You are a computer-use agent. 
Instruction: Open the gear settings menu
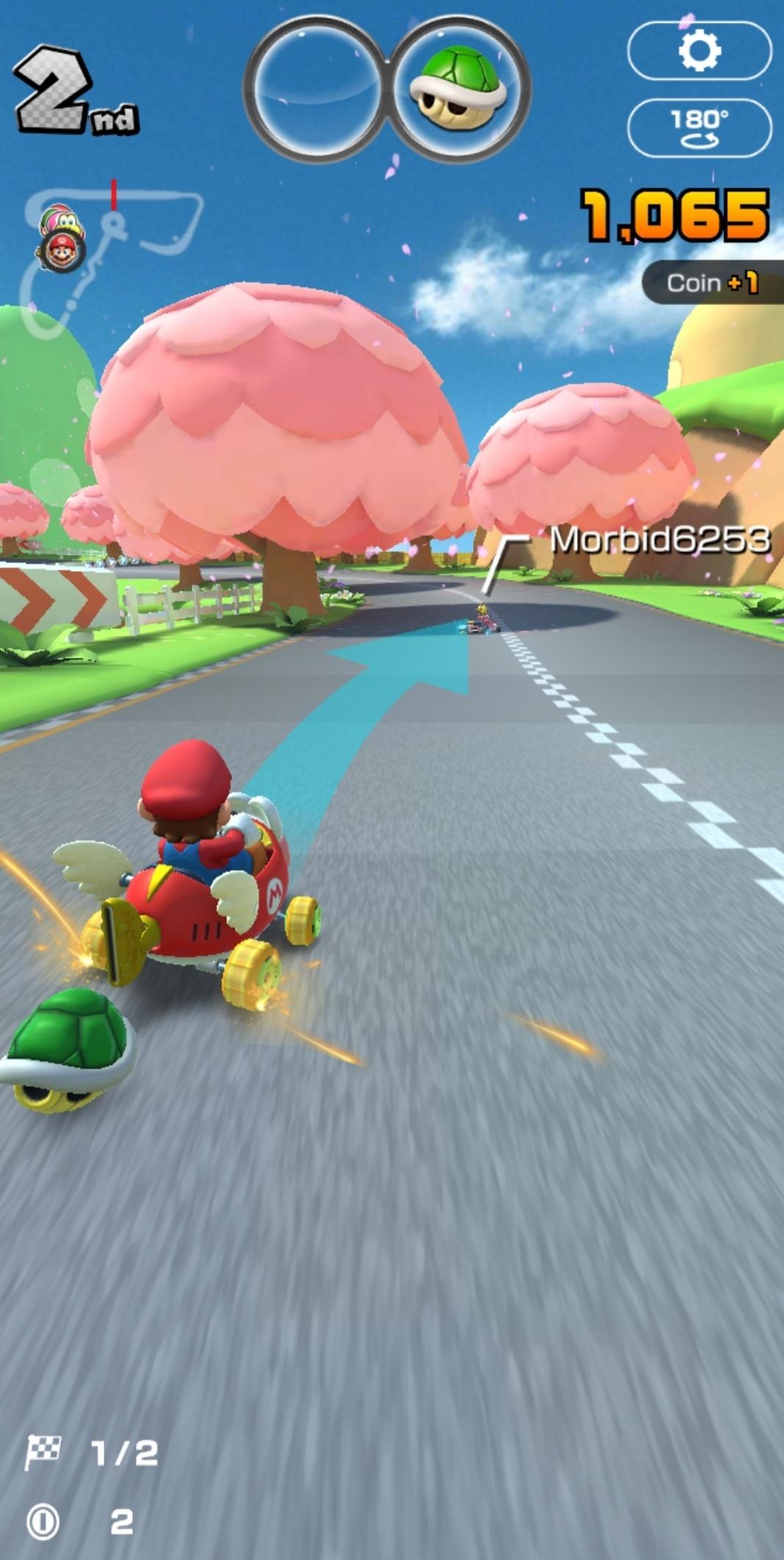(699, 51)
